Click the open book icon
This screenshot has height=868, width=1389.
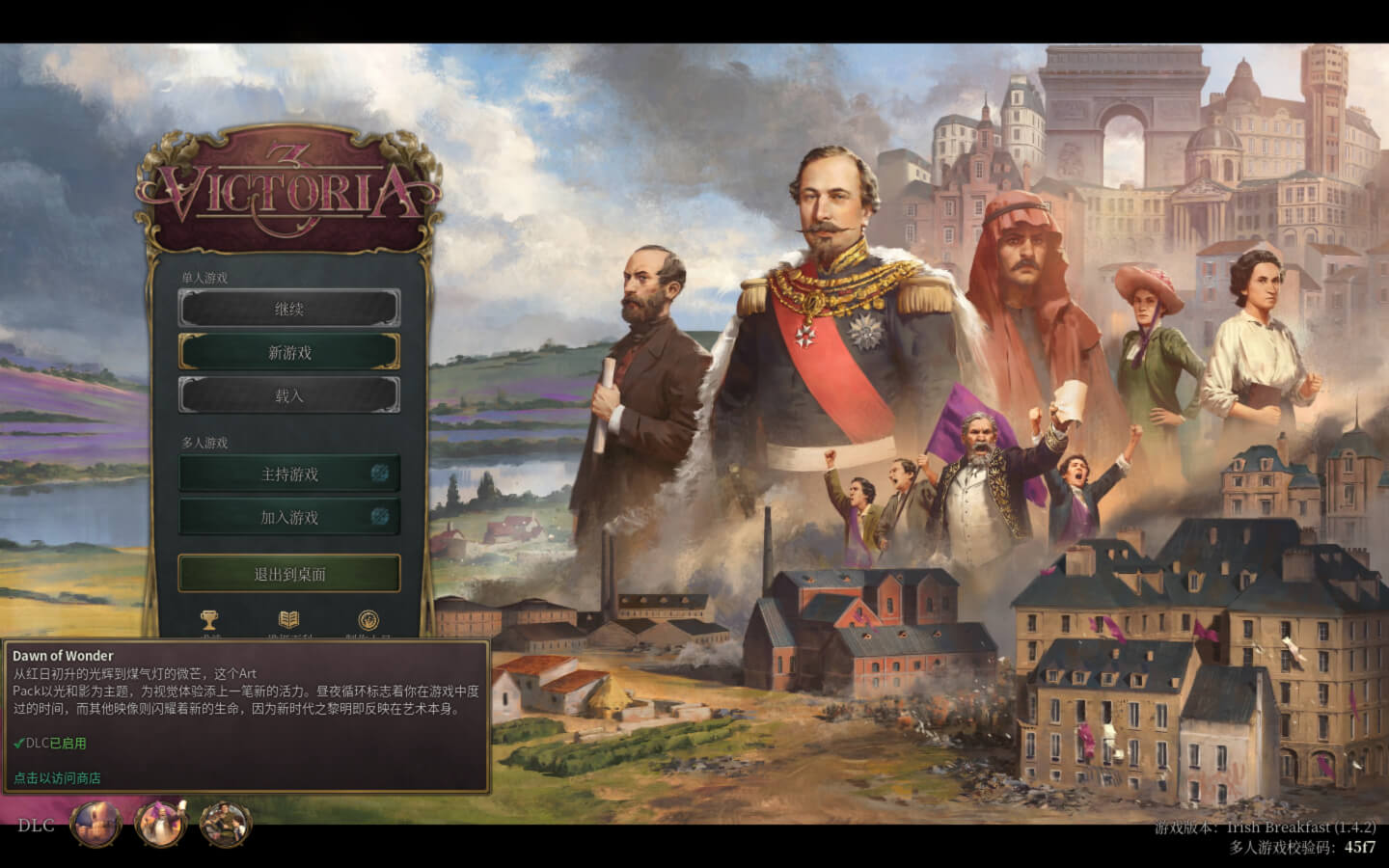[288, 620]
